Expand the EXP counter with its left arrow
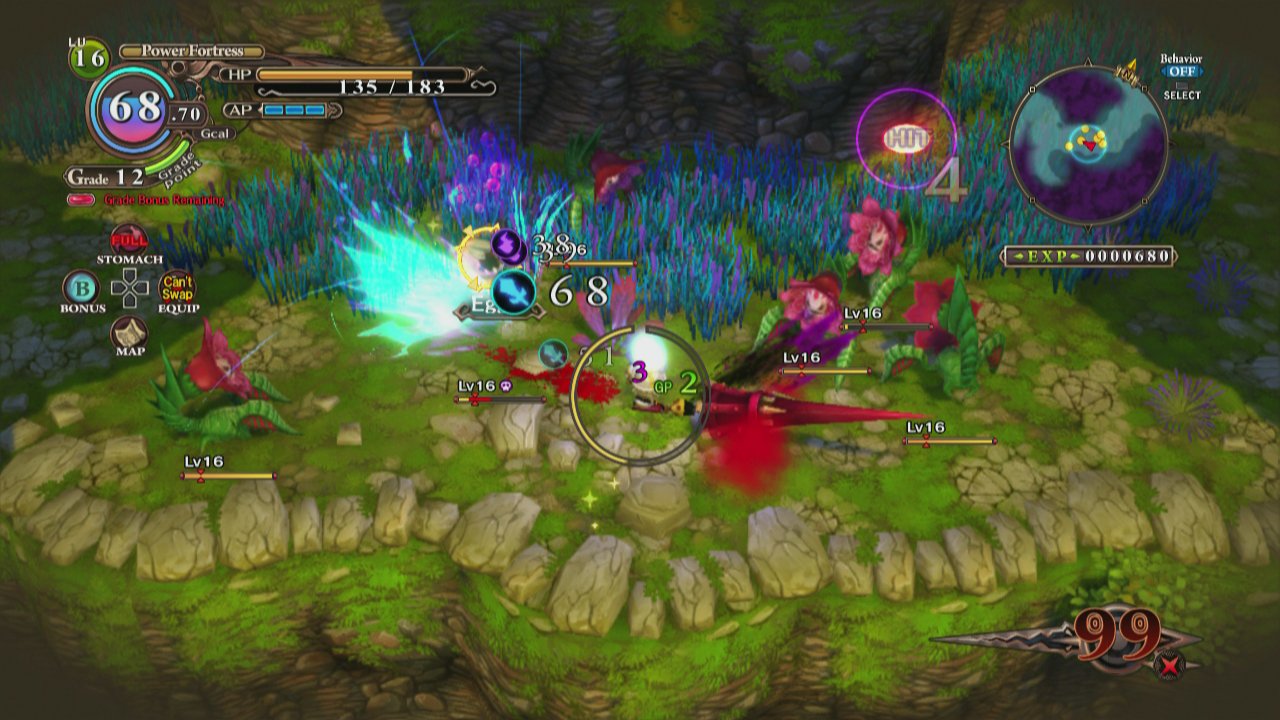 pyautogui.click(x=1018, y=256)
